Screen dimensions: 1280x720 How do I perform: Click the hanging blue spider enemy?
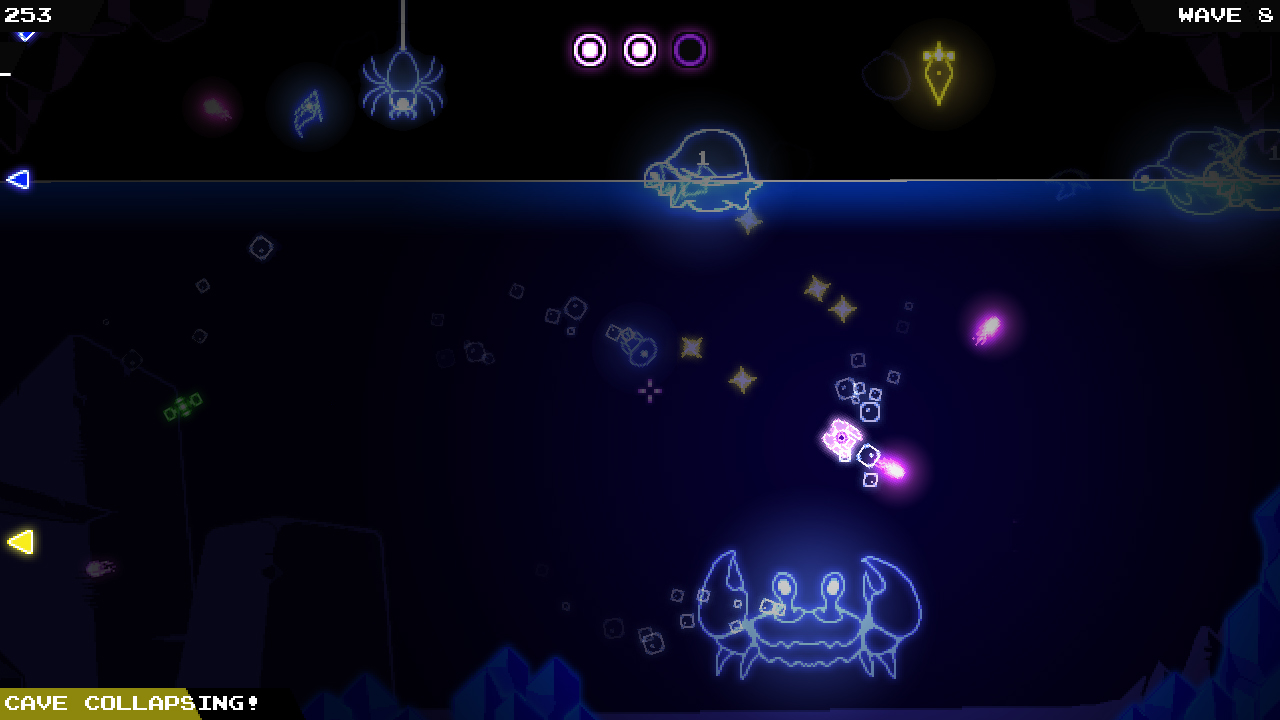click(402, 85)
